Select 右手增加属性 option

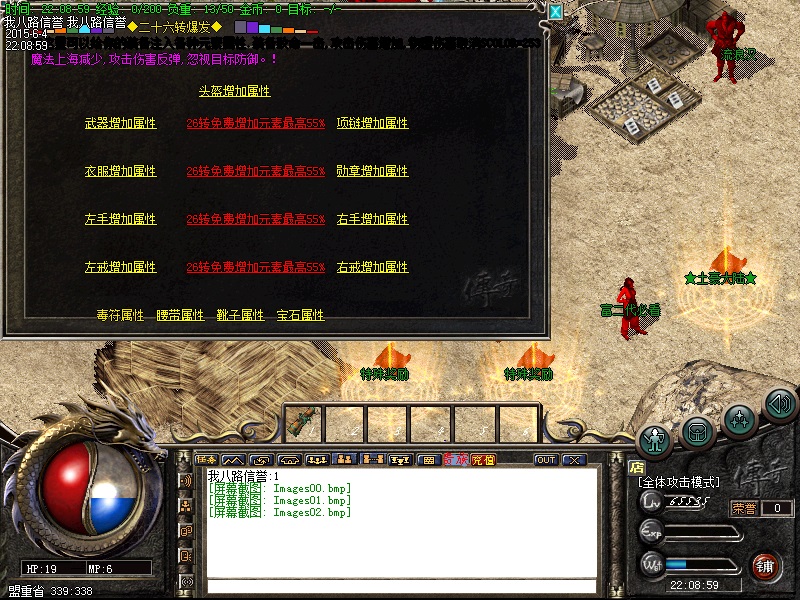(372, 219)
